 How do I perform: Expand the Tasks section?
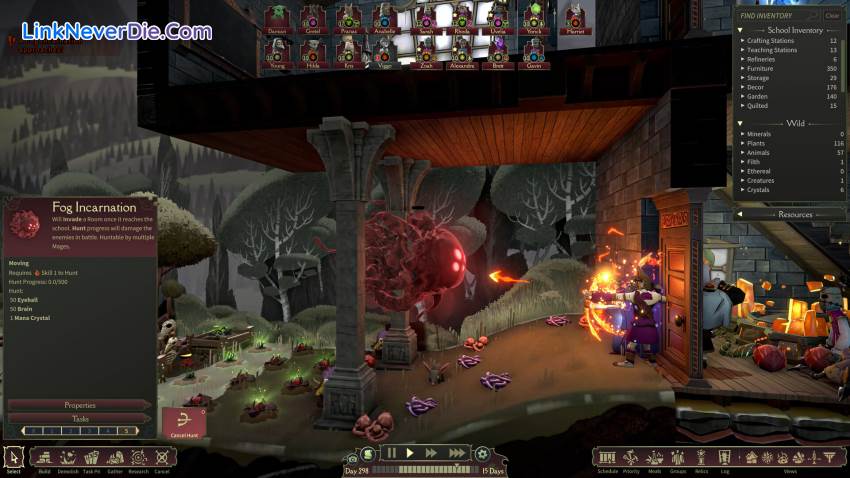coord(80,419)
